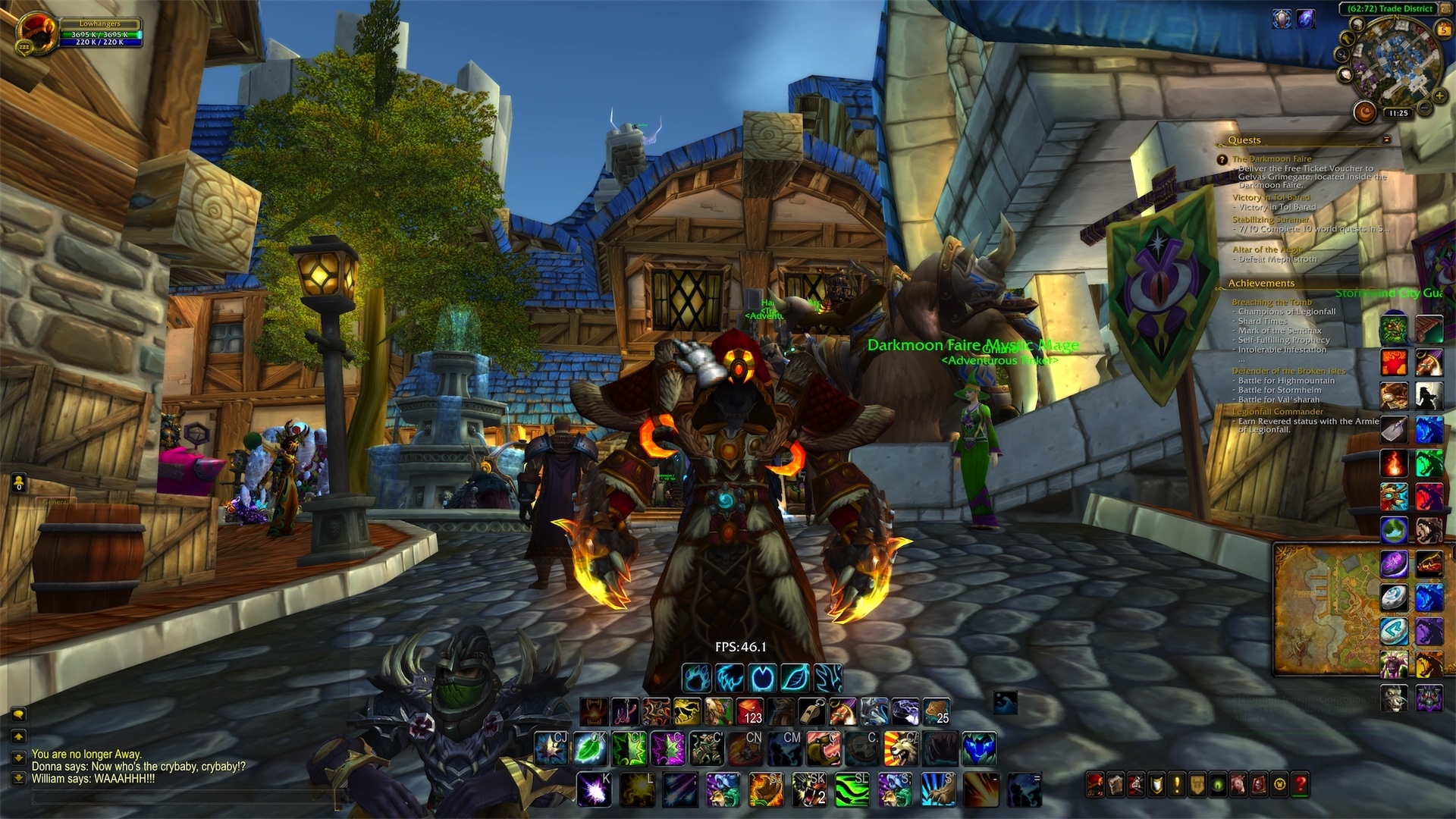Collapse the Achievements section header
The image size is (1456, 819).
pos(1261,284)
